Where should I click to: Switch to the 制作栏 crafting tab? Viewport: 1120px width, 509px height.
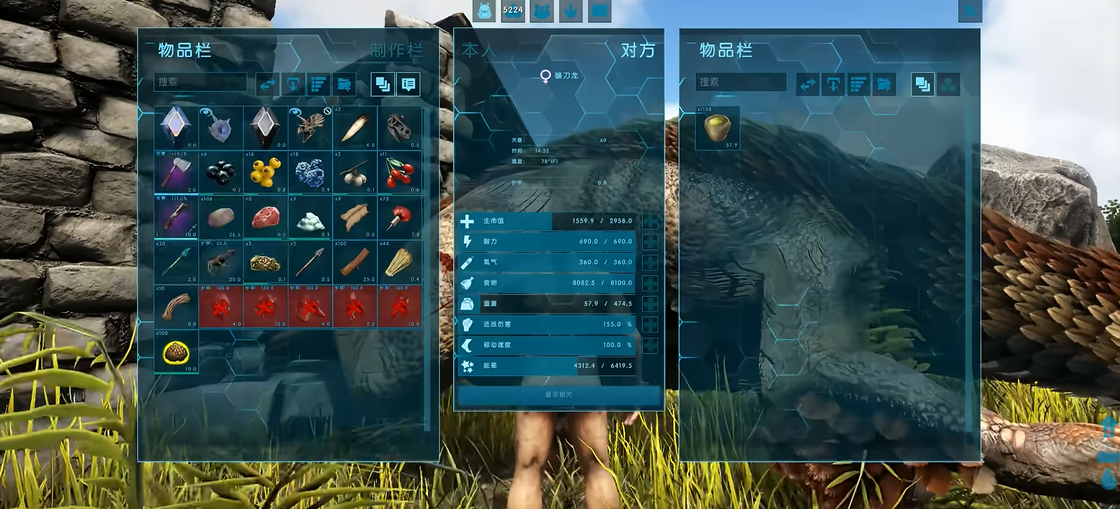point(397,50)
